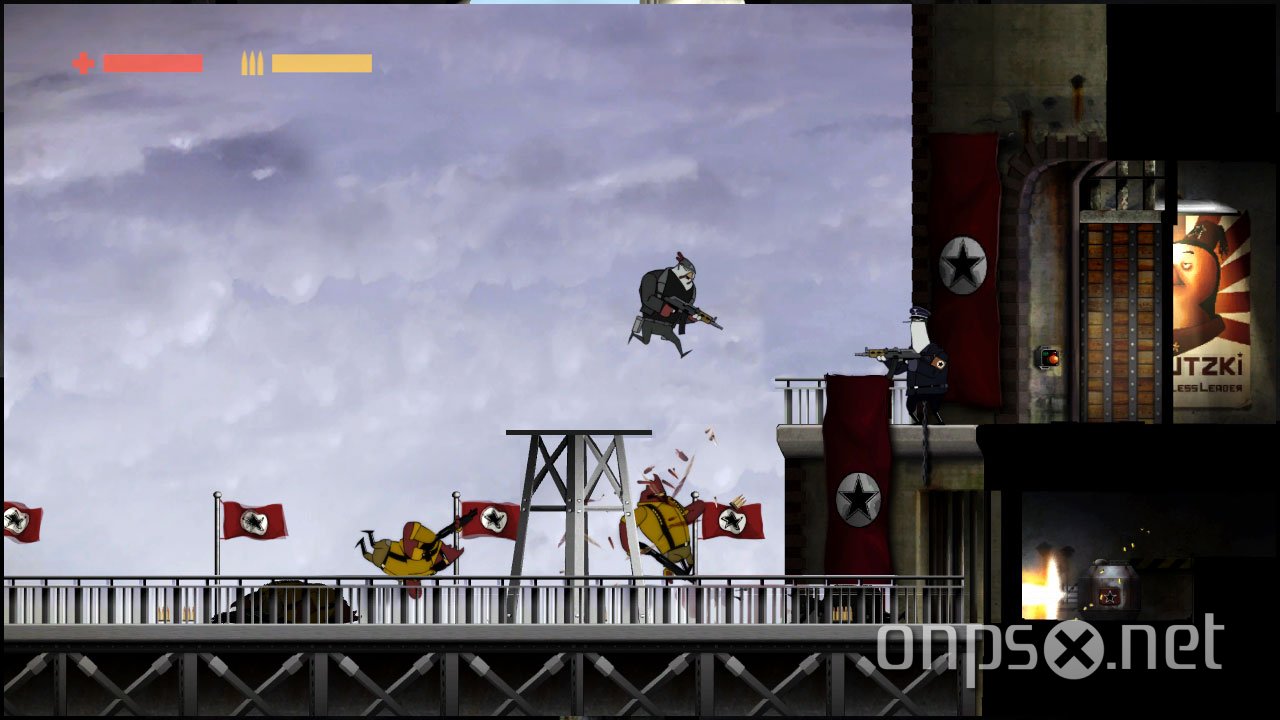Screen dimensions: 1280x720
Task: Click the red health cross icon
Action: pos(82,64)
